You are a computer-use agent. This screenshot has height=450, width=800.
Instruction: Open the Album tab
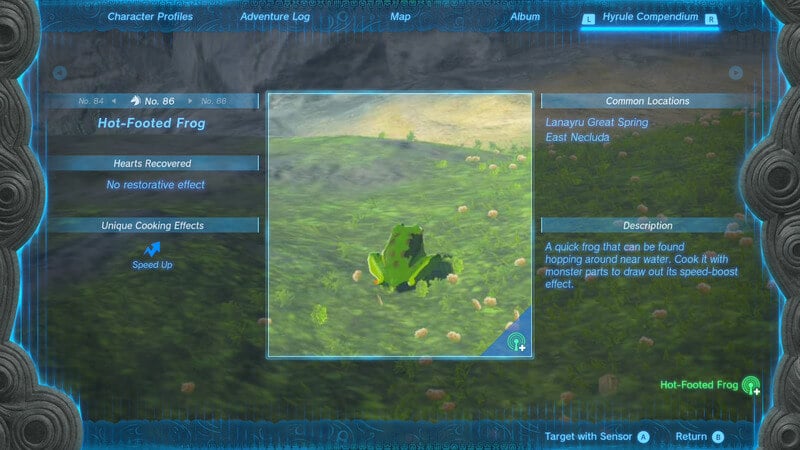[525, 17]
